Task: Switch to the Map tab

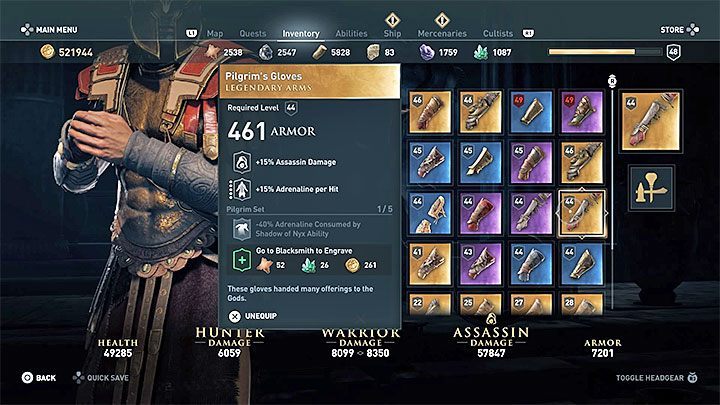Action: coord(215,33)
